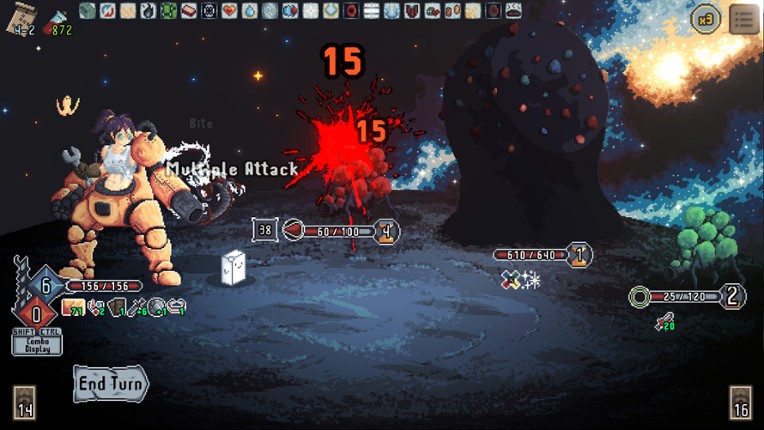Check the player's sword buff showing +6
The image size is (764, 430).
pos(137,307)
